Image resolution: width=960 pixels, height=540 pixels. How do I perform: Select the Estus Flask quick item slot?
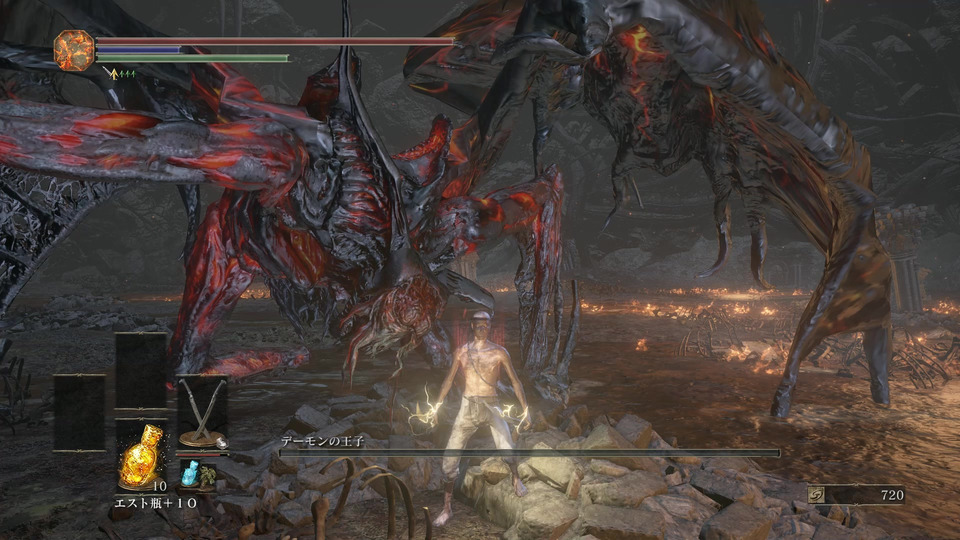tap(139, 455)
